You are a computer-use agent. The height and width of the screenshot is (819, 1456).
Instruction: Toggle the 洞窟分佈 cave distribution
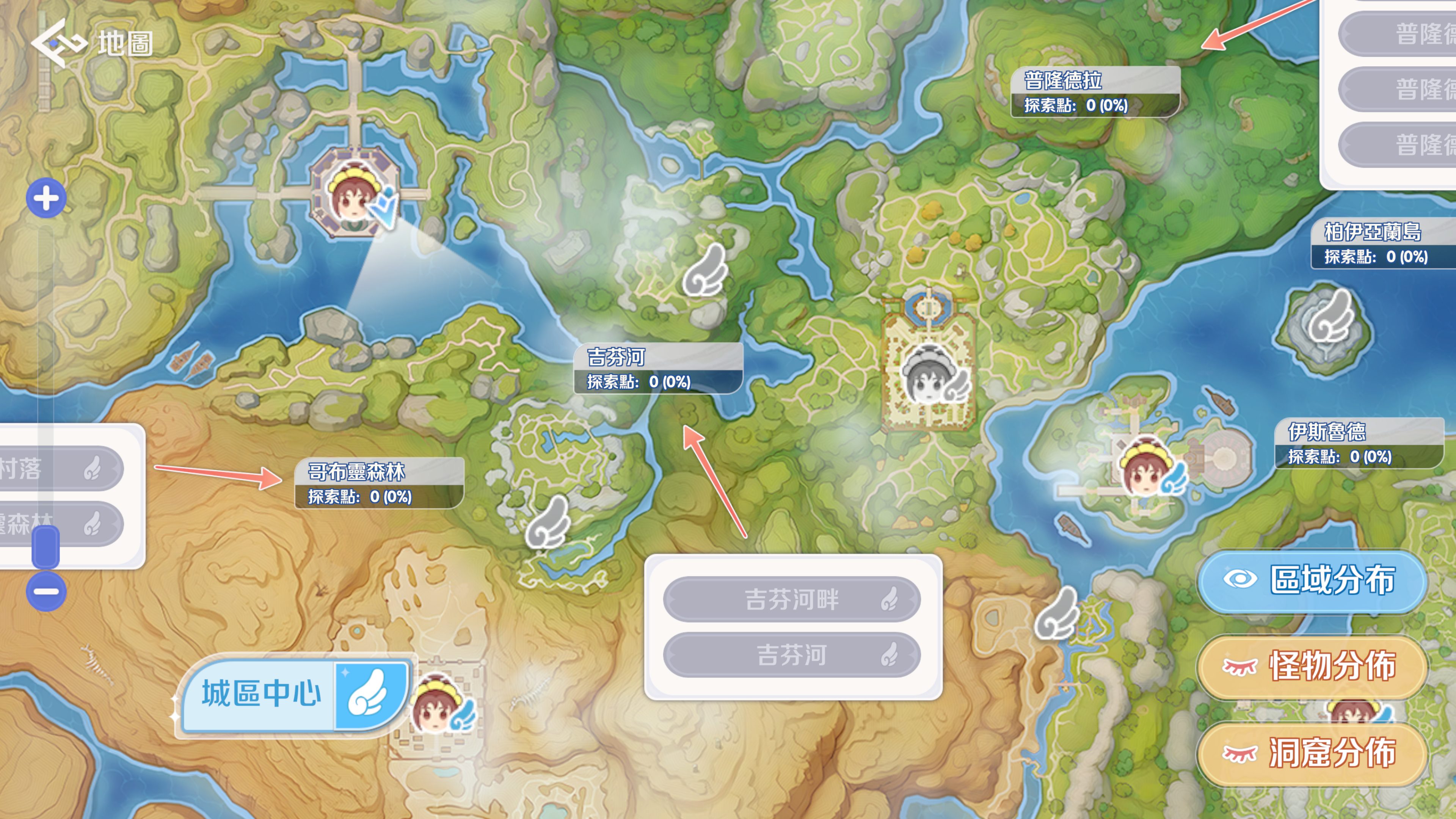tap(1312, 753)
